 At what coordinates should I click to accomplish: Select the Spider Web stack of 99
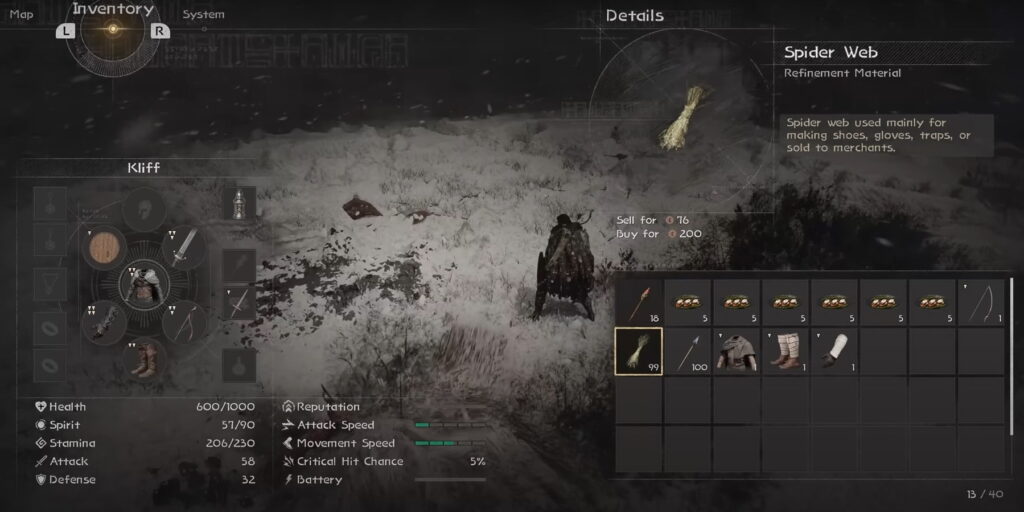coord(638,351)
